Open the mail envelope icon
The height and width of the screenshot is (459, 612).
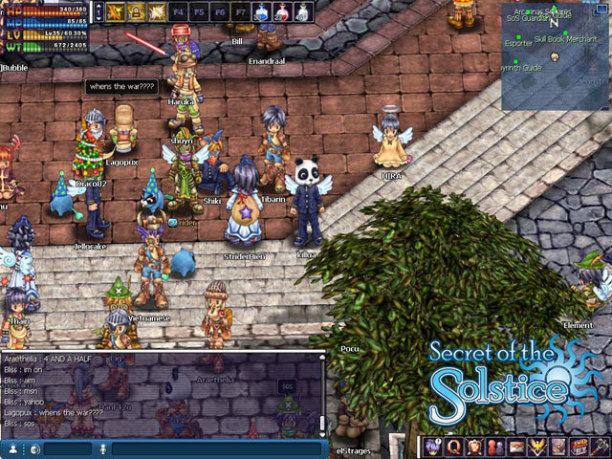click(516, 447)
